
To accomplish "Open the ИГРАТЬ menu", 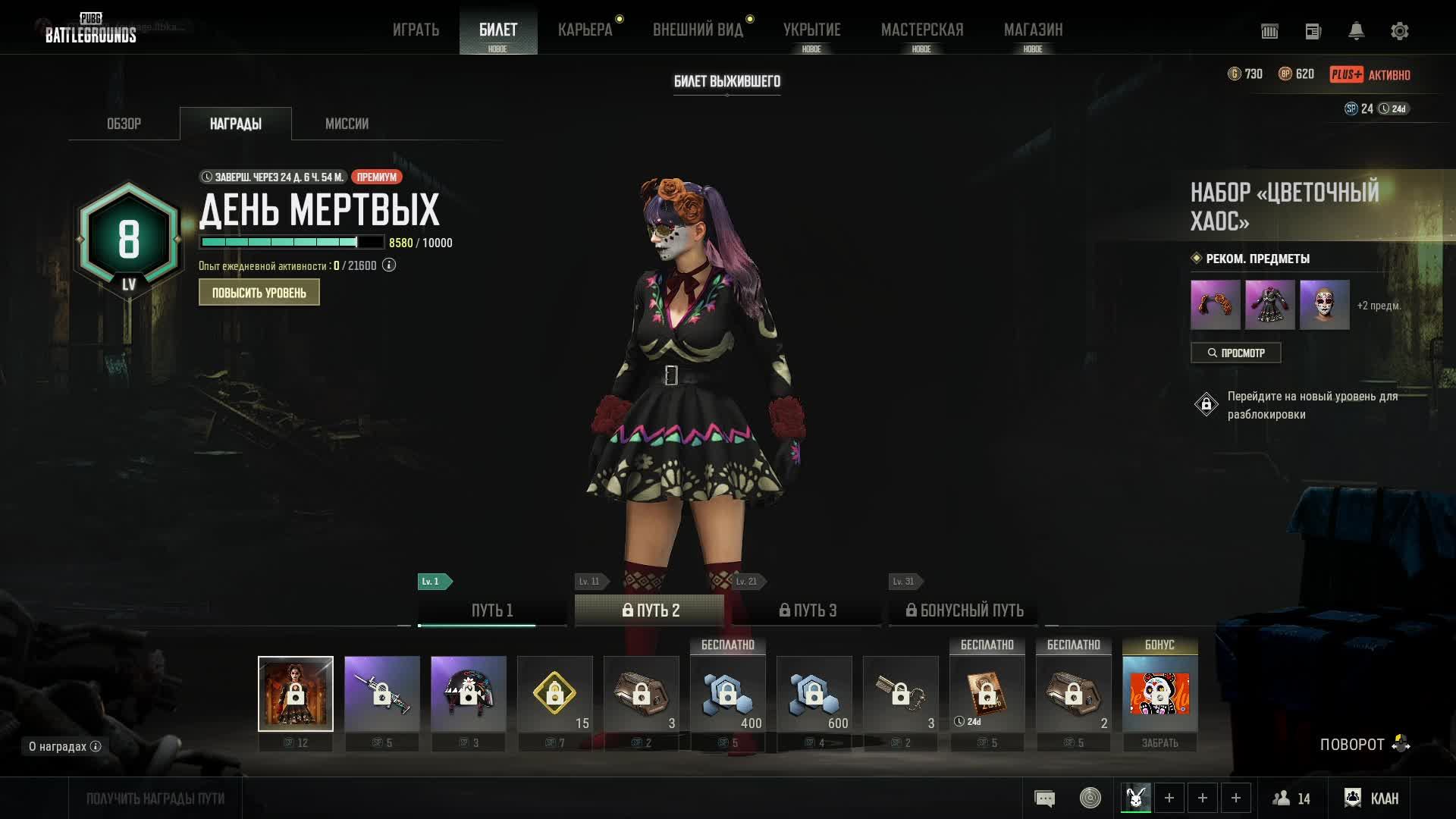I will (x=416, y=30).
